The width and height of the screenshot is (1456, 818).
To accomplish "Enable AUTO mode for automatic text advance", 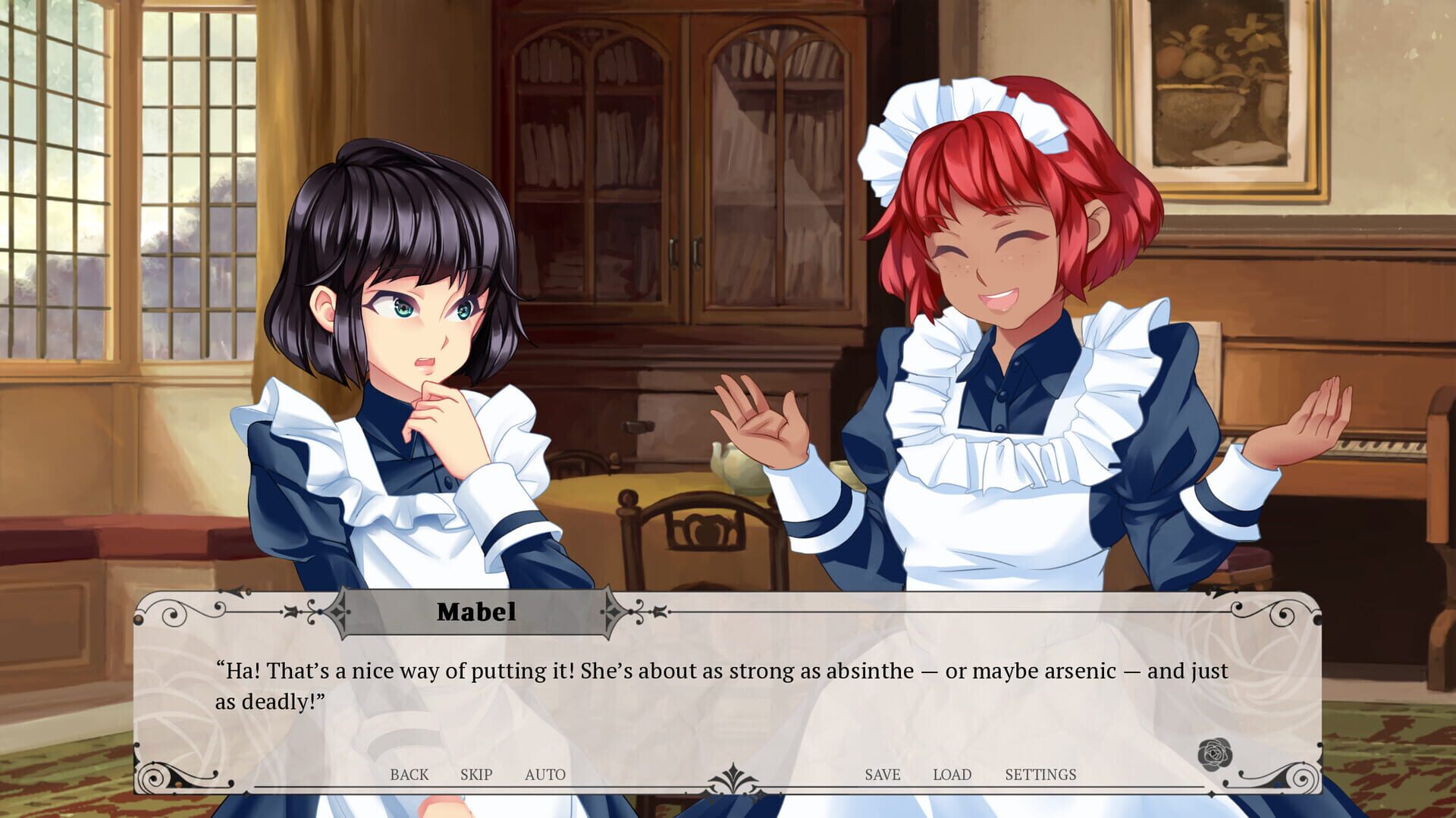I will pos(545,775).
